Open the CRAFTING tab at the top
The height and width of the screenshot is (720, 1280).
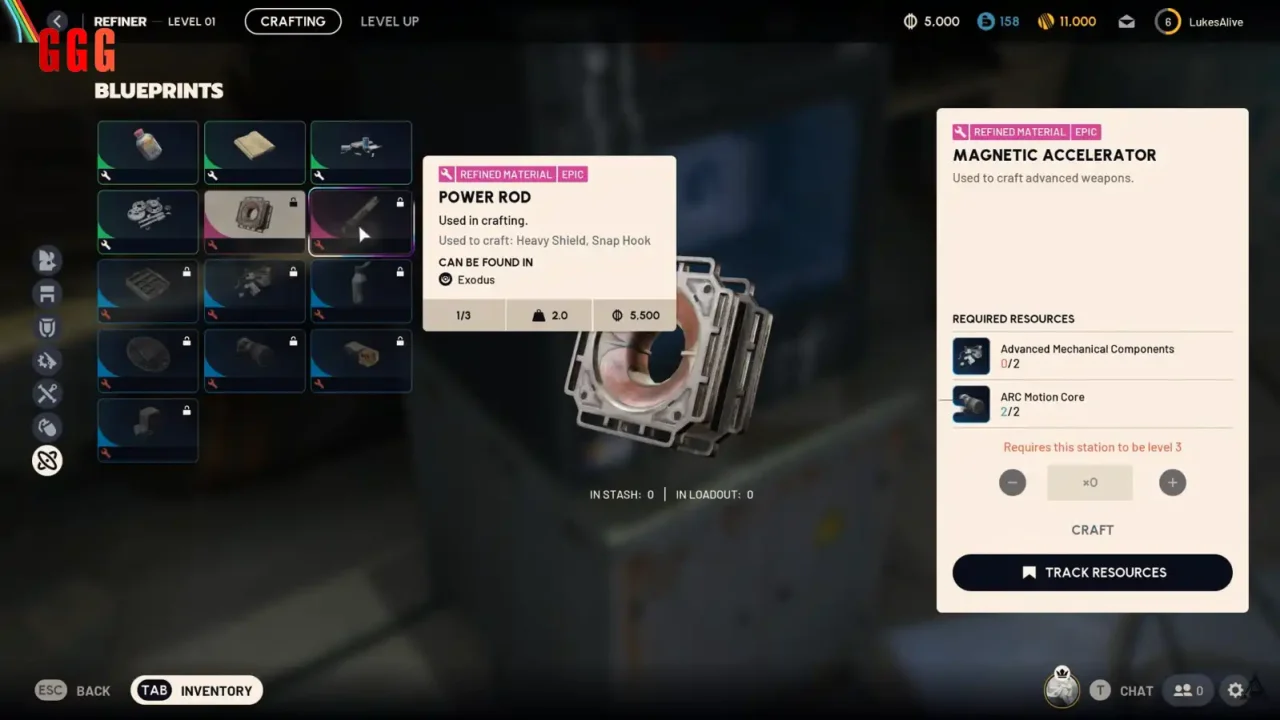(292, 21)
